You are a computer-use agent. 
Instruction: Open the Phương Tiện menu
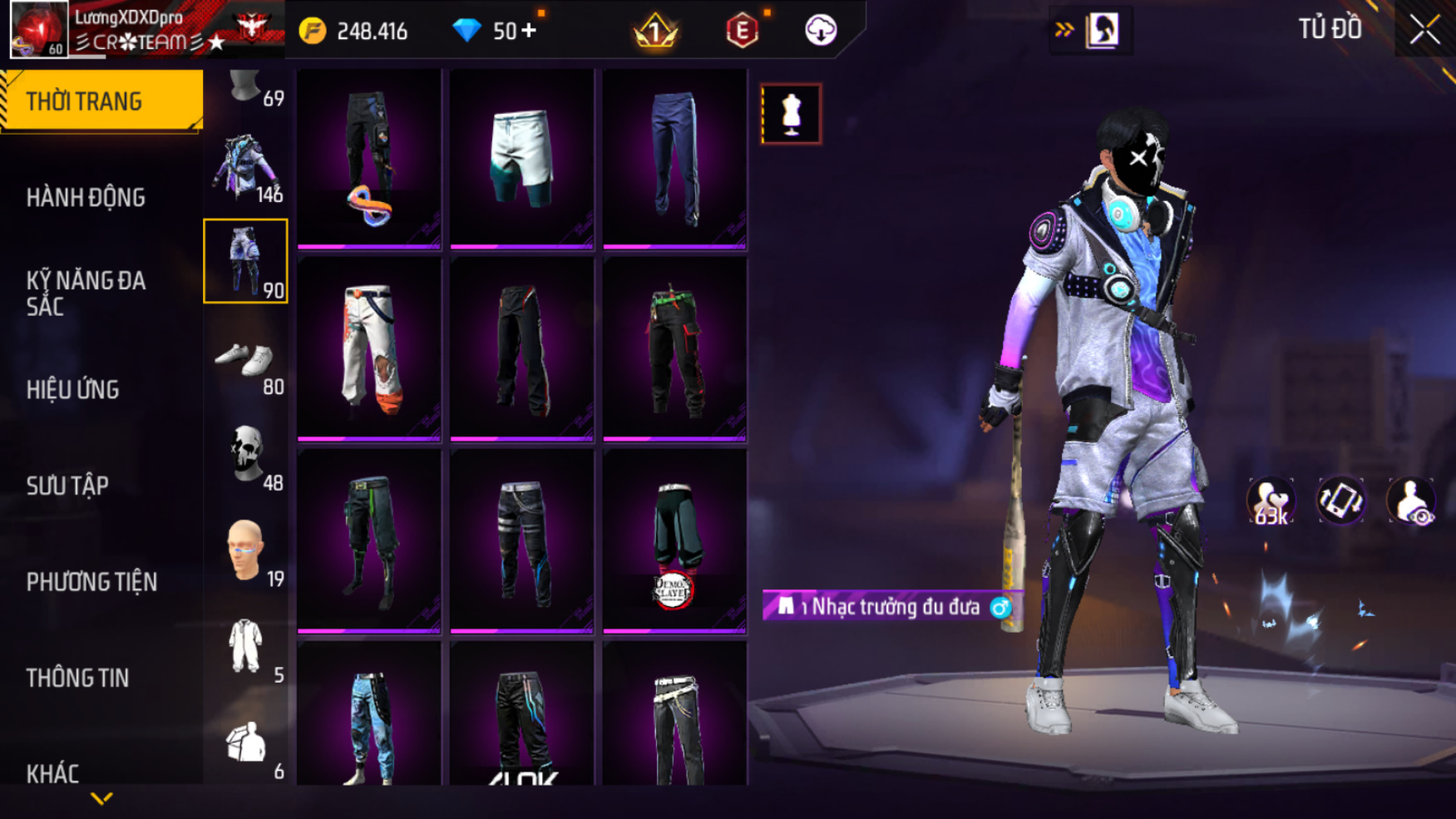[91, 582]
